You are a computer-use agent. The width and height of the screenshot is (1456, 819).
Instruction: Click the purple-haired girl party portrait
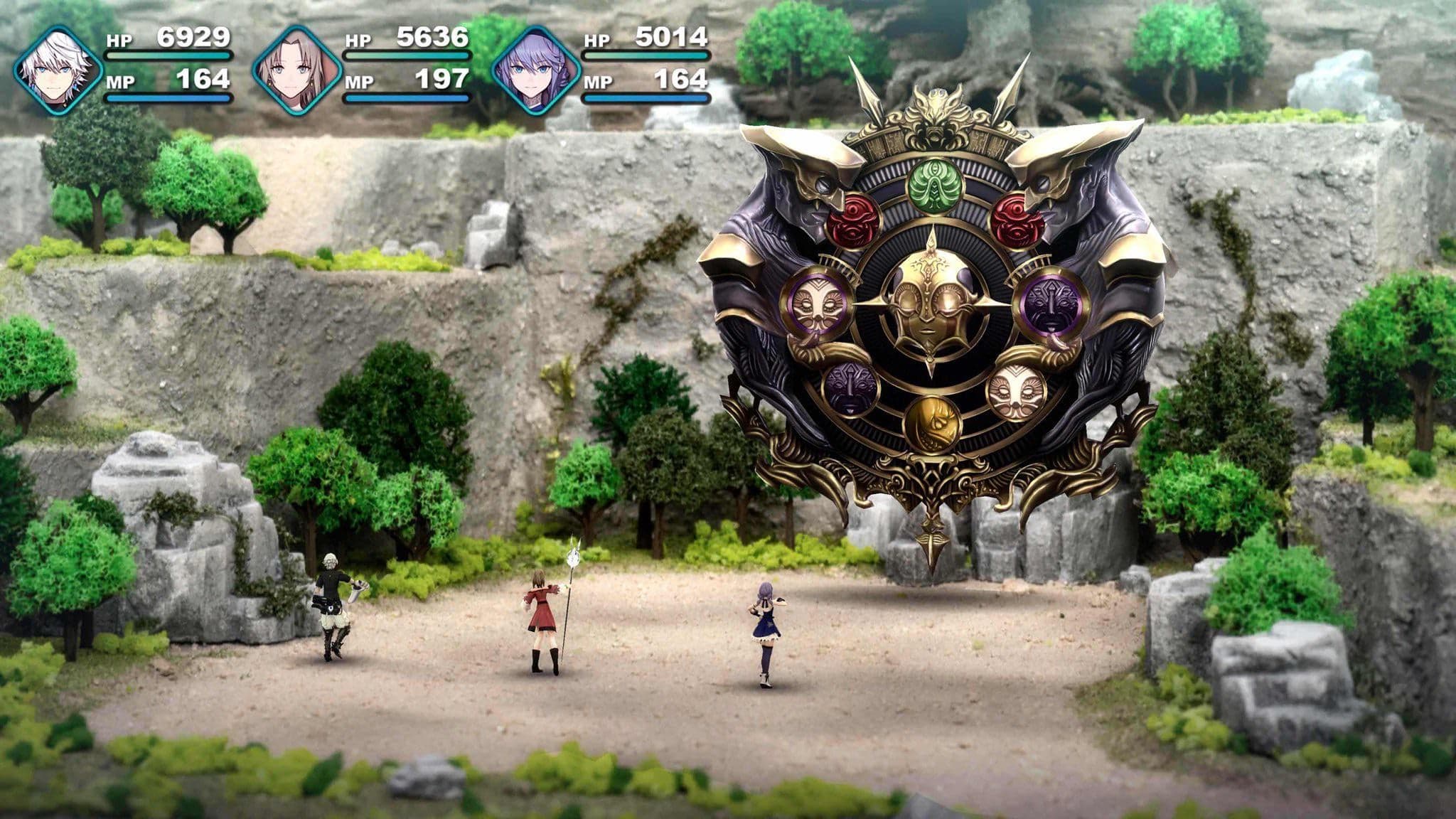pos(536,70)
